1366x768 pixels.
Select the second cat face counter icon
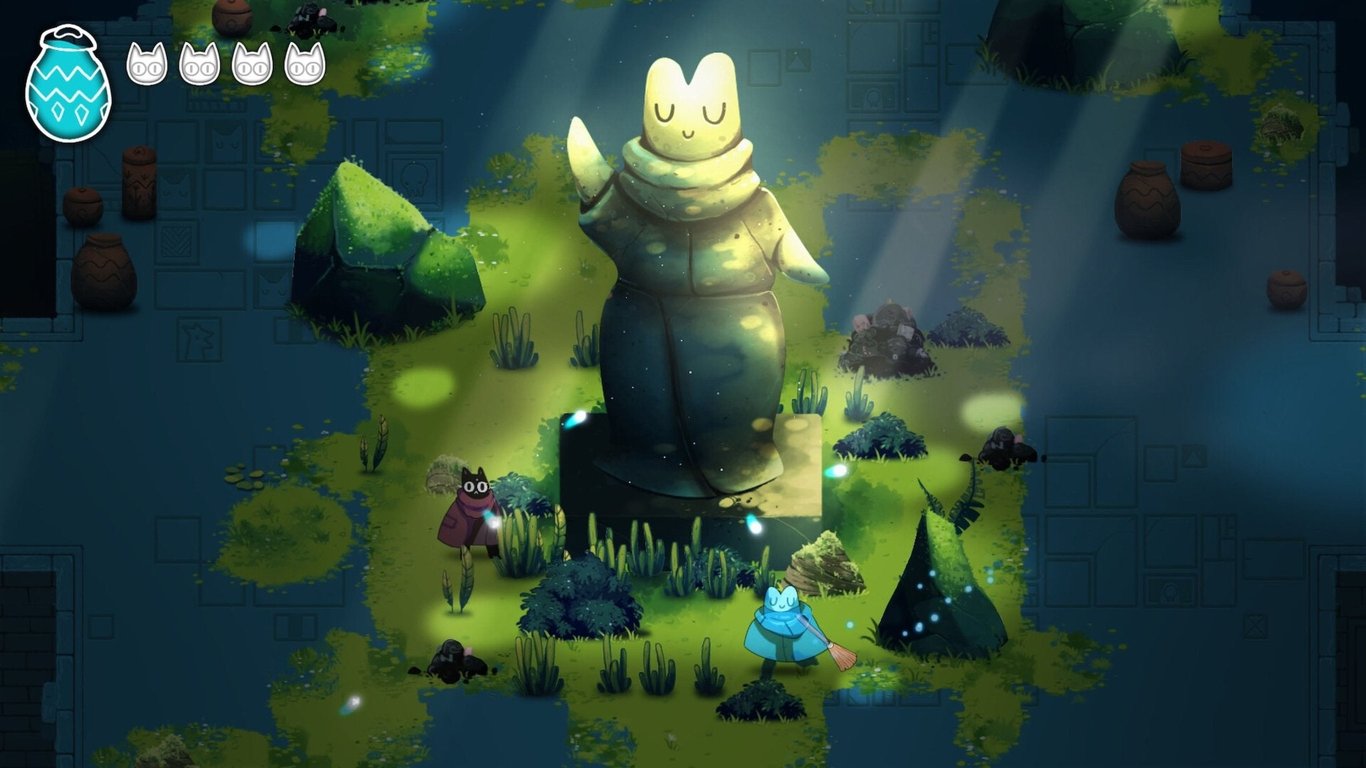pos(199,65)
